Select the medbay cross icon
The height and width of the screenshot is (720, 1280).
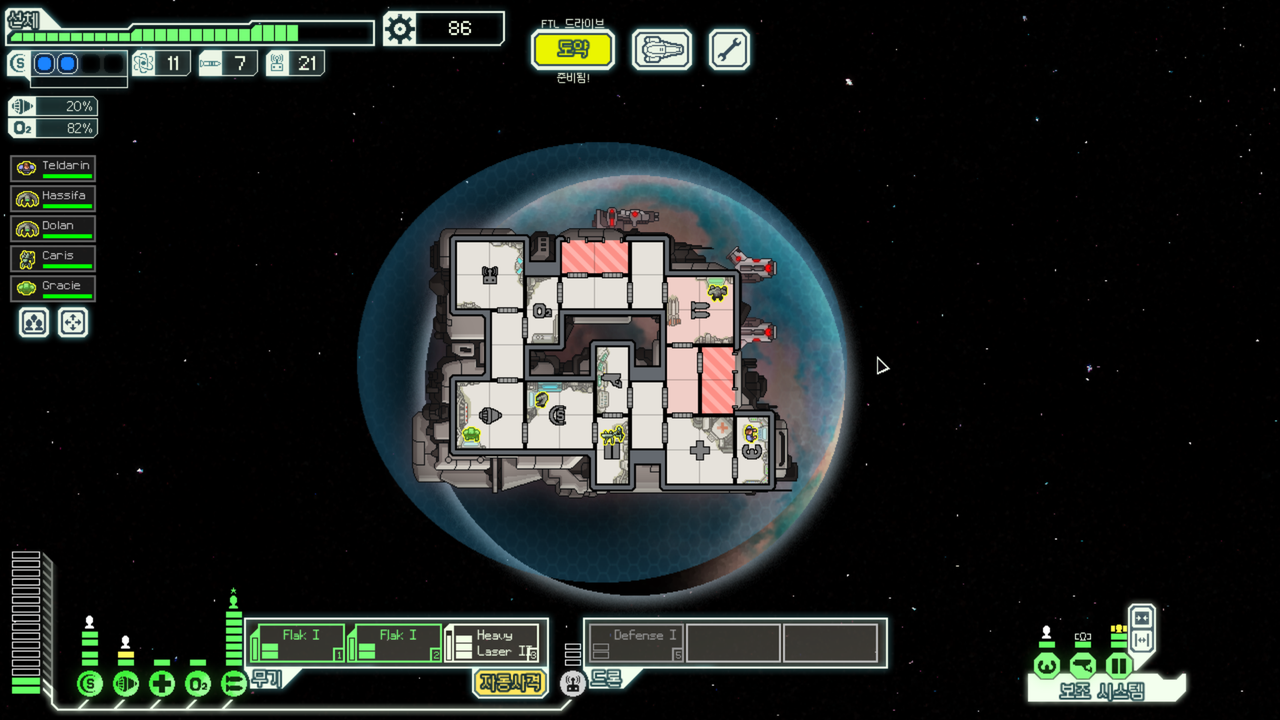(x=162, y=684)
